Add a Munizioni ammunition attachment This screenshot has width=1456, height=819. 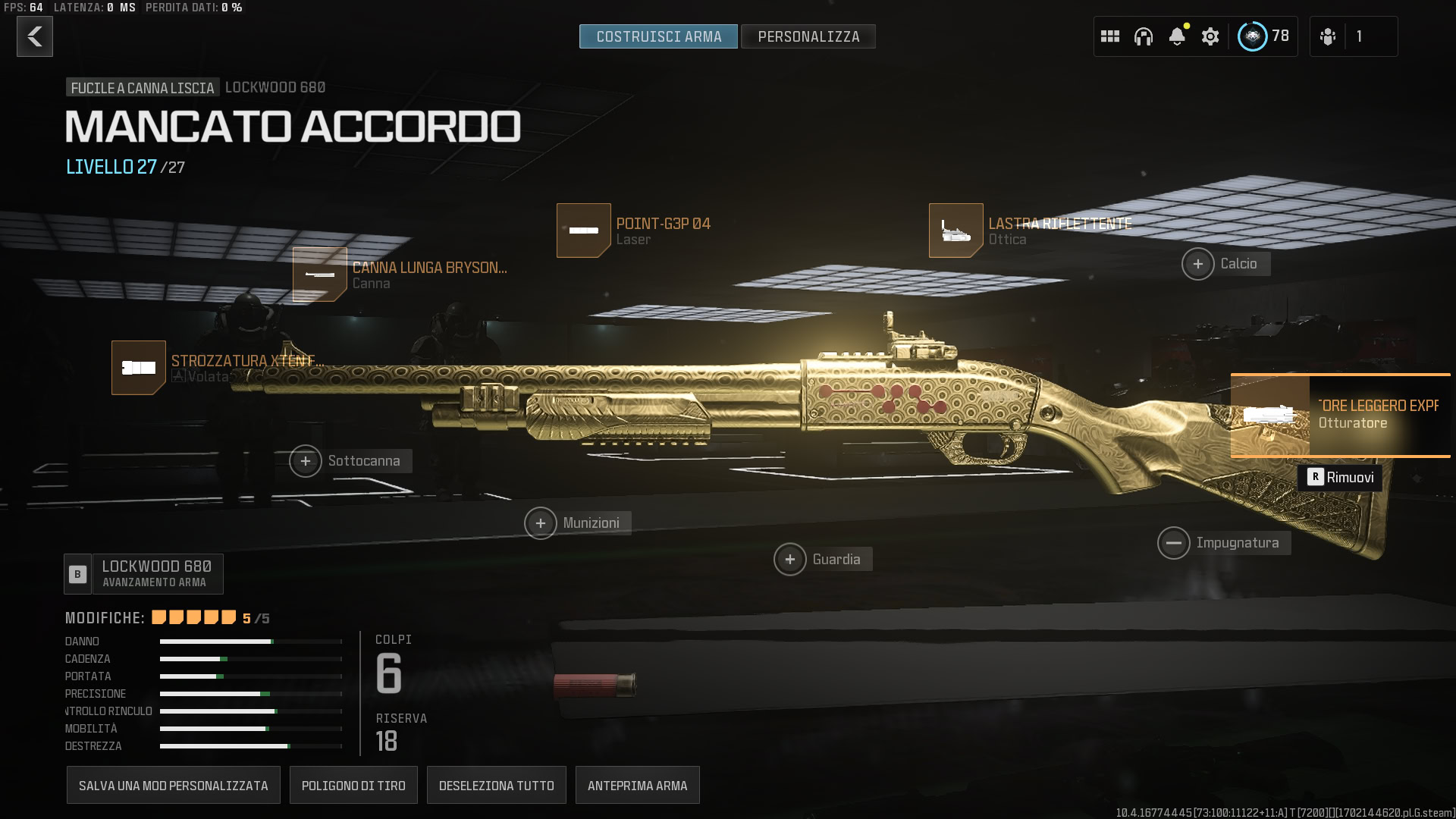(541, 523)
